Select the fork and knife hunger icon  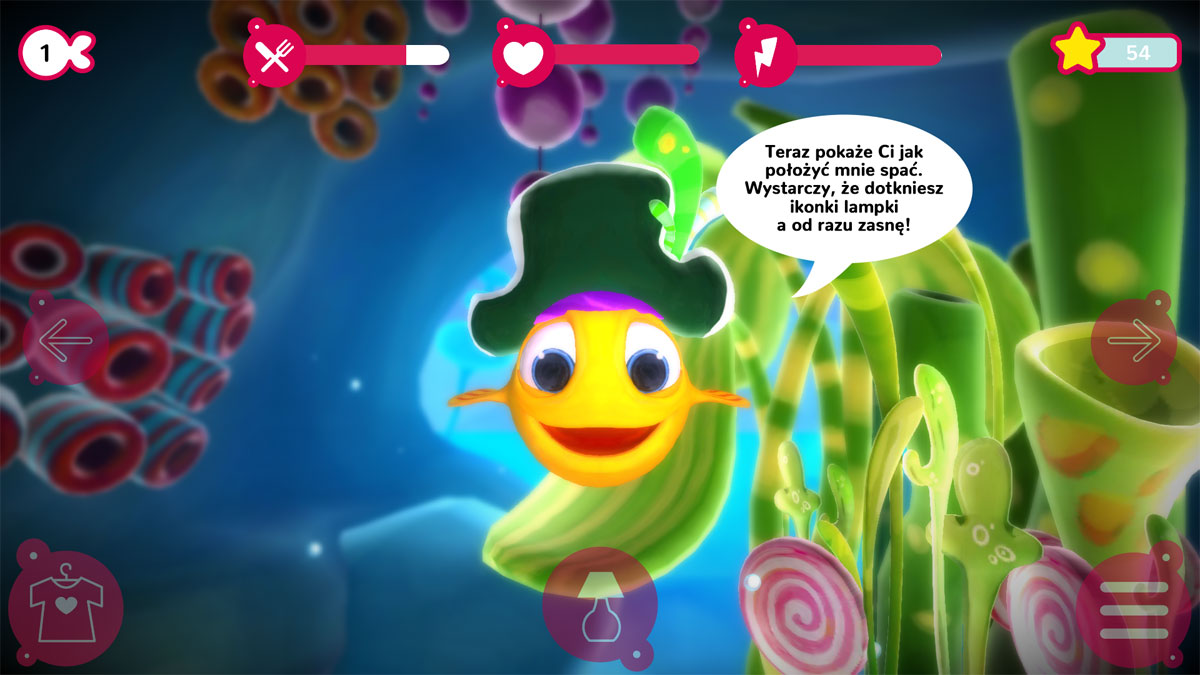point(274,55)
